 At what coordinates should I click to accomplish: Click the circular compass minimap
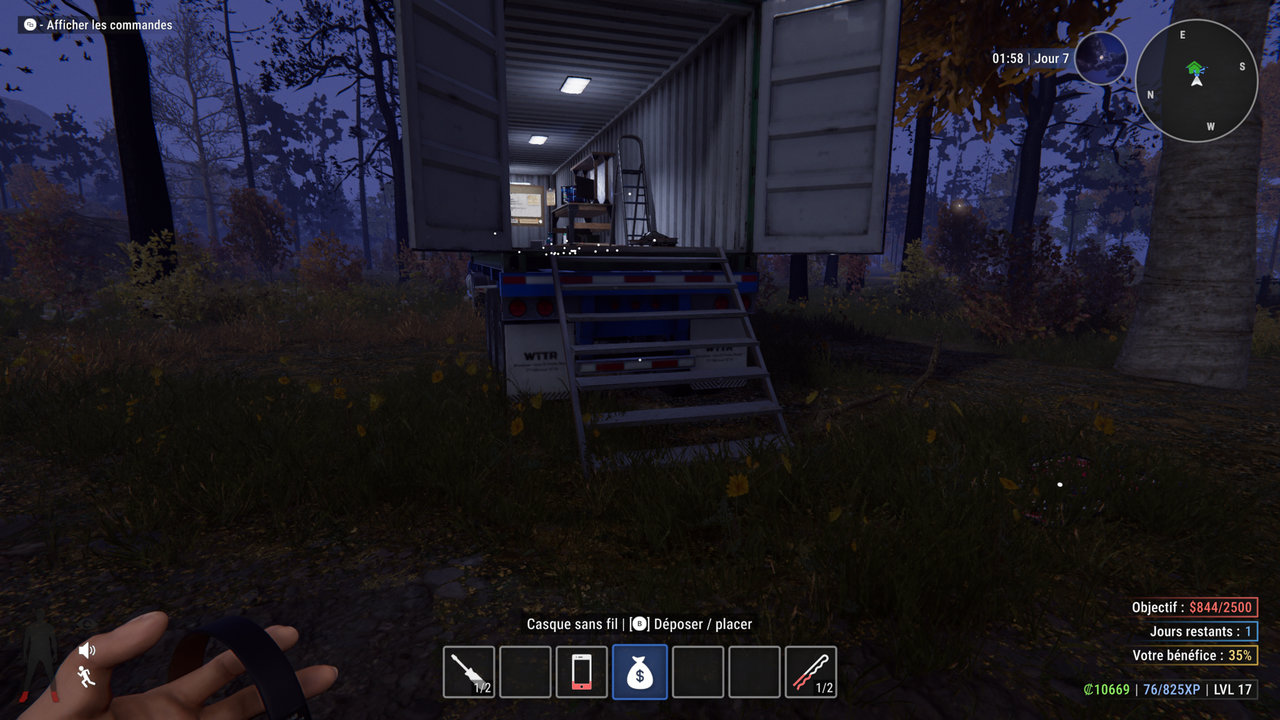(1196, 81)
